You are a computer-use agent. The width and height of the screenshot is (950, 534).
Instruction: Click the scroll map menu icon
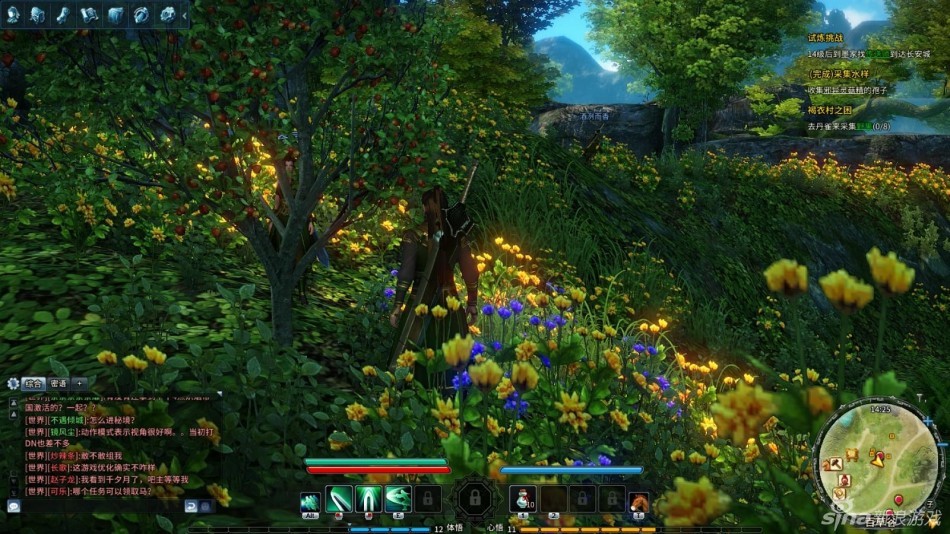point(89,14)
